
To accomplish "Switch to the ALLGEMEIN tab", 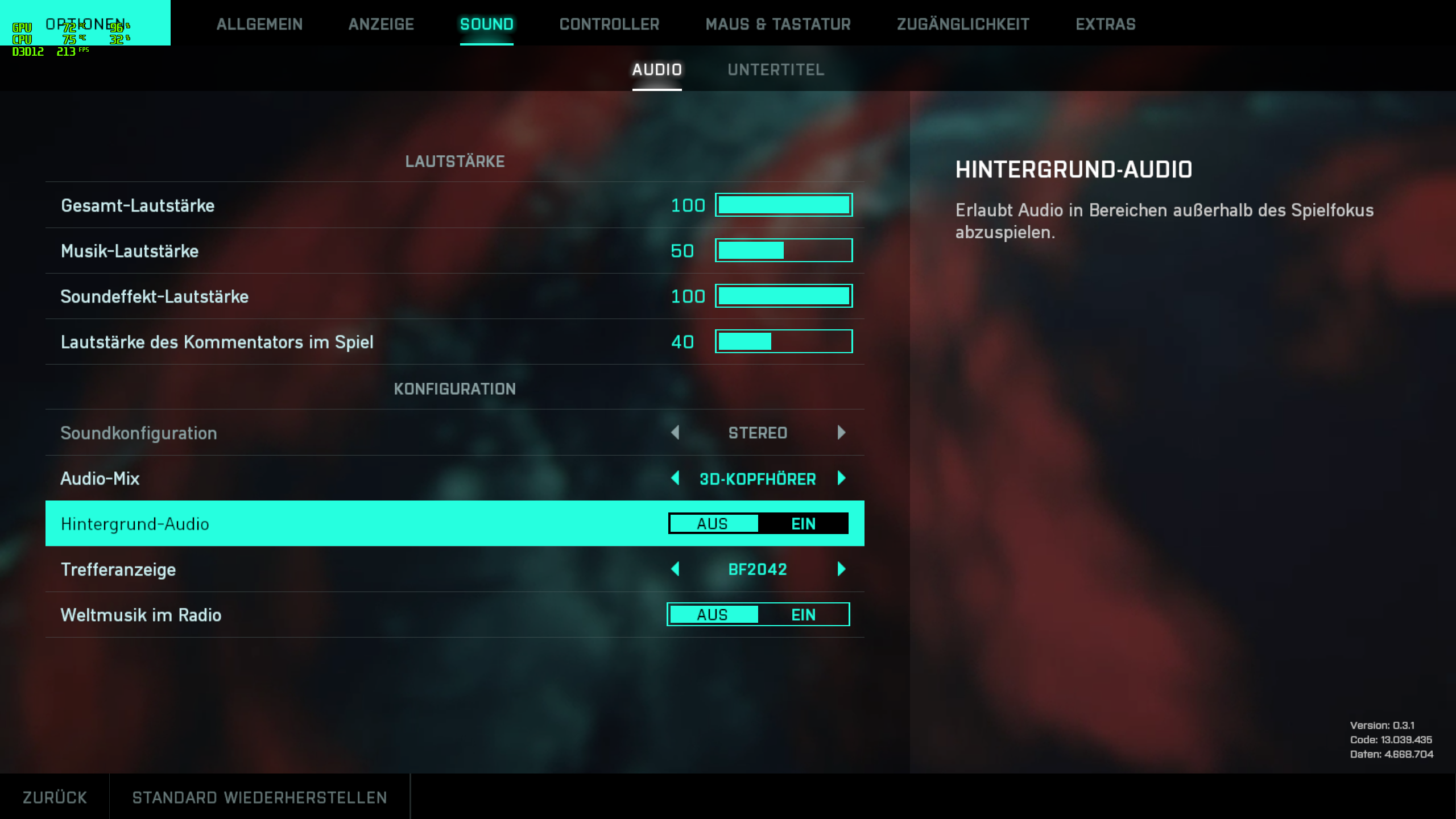I will 259,24.
